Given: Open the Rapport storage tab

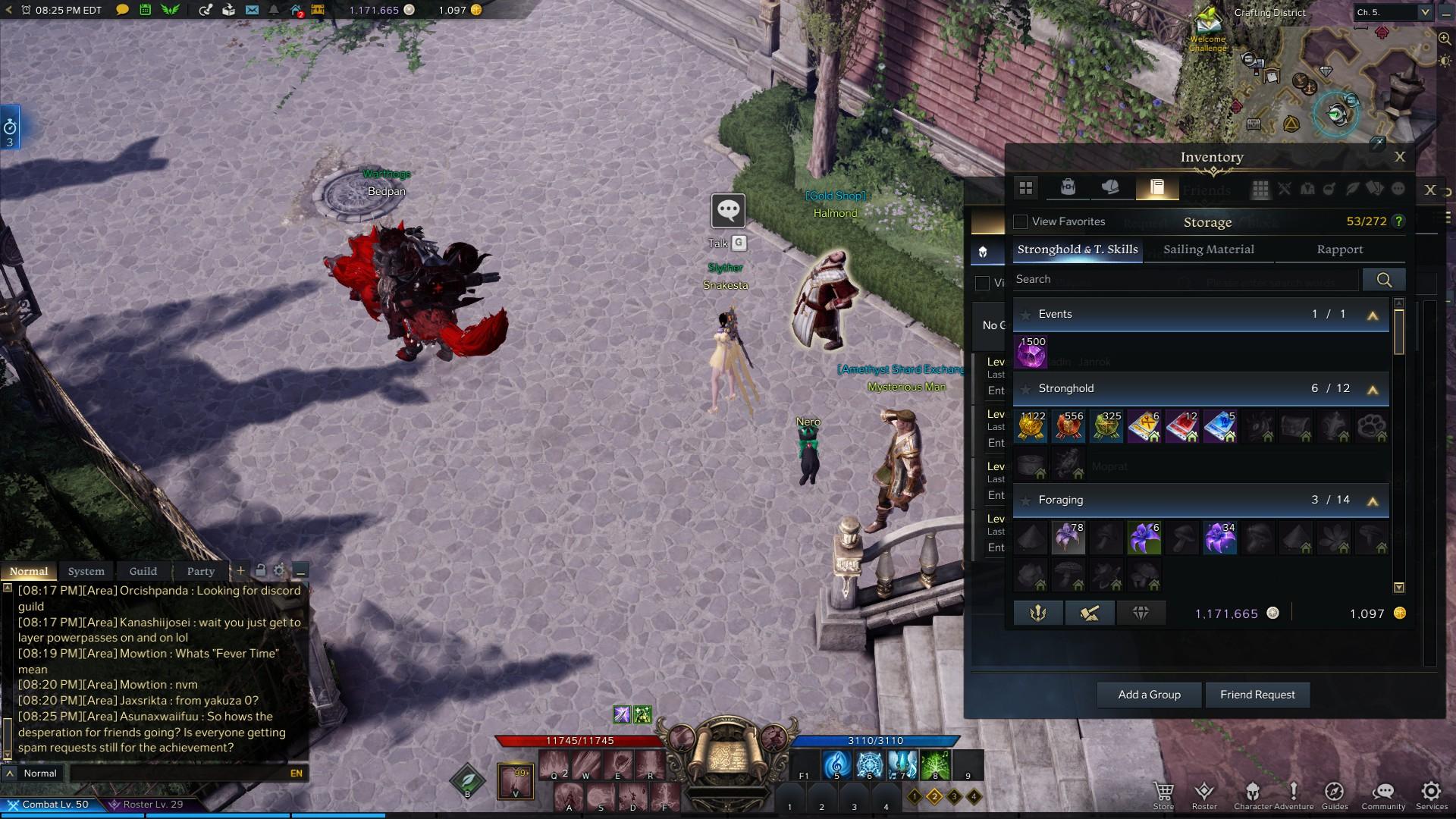Looking at the screenshot, I should point(1339,249).
